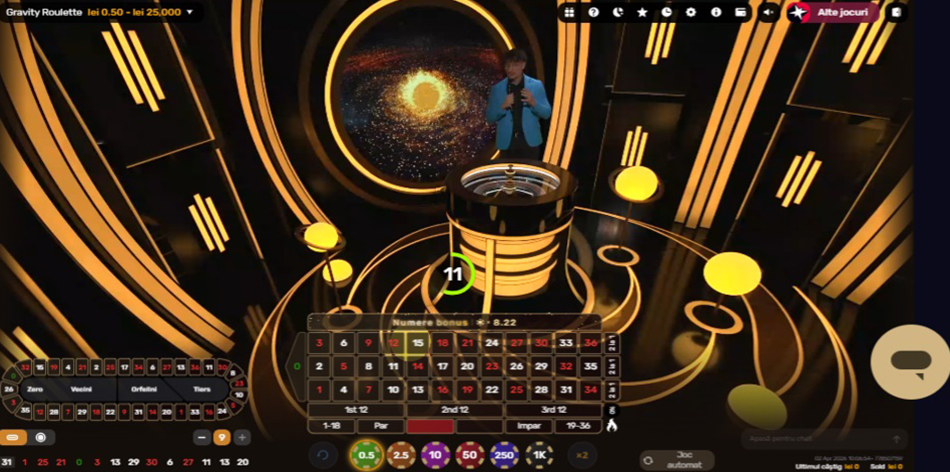The width and height of the screenshot is (950, 472).
Task: Bet on the 2nd 12 dozen
Action: 455,409
